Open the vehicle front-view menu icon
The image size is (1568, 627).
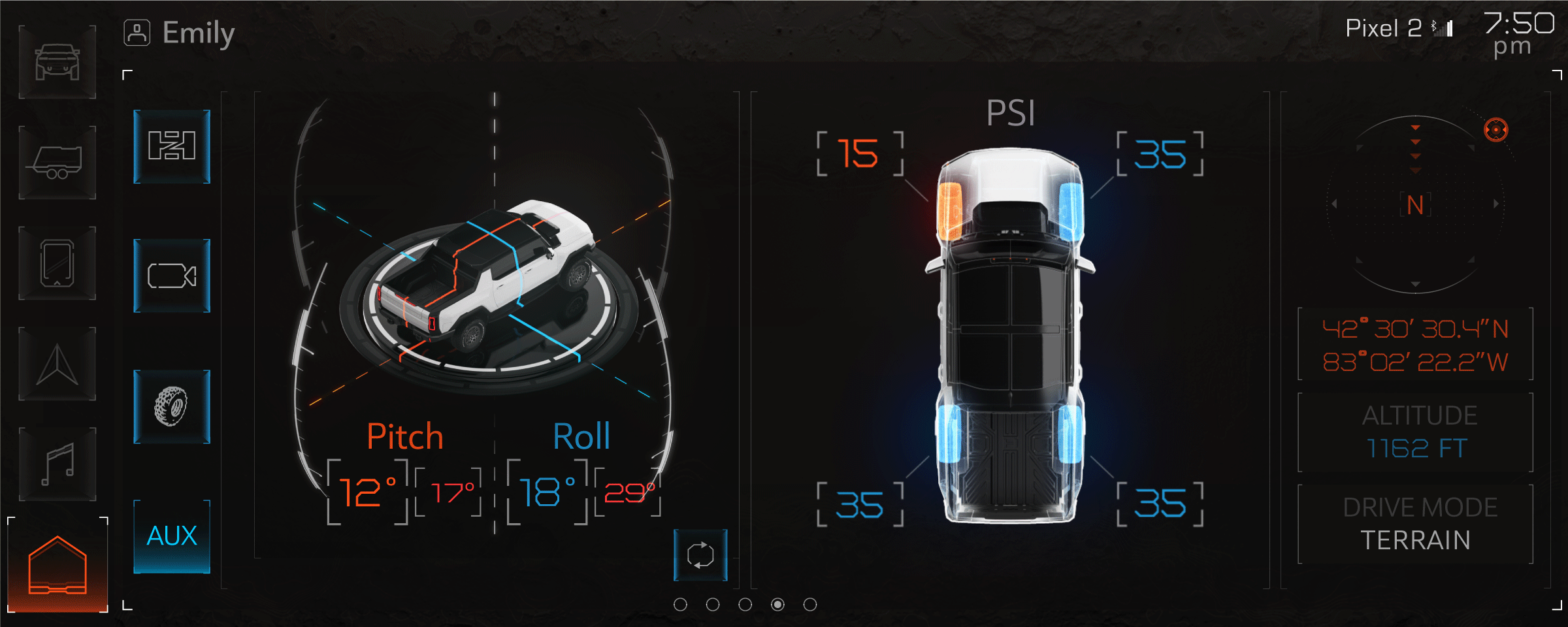click(x=57, y=63)
